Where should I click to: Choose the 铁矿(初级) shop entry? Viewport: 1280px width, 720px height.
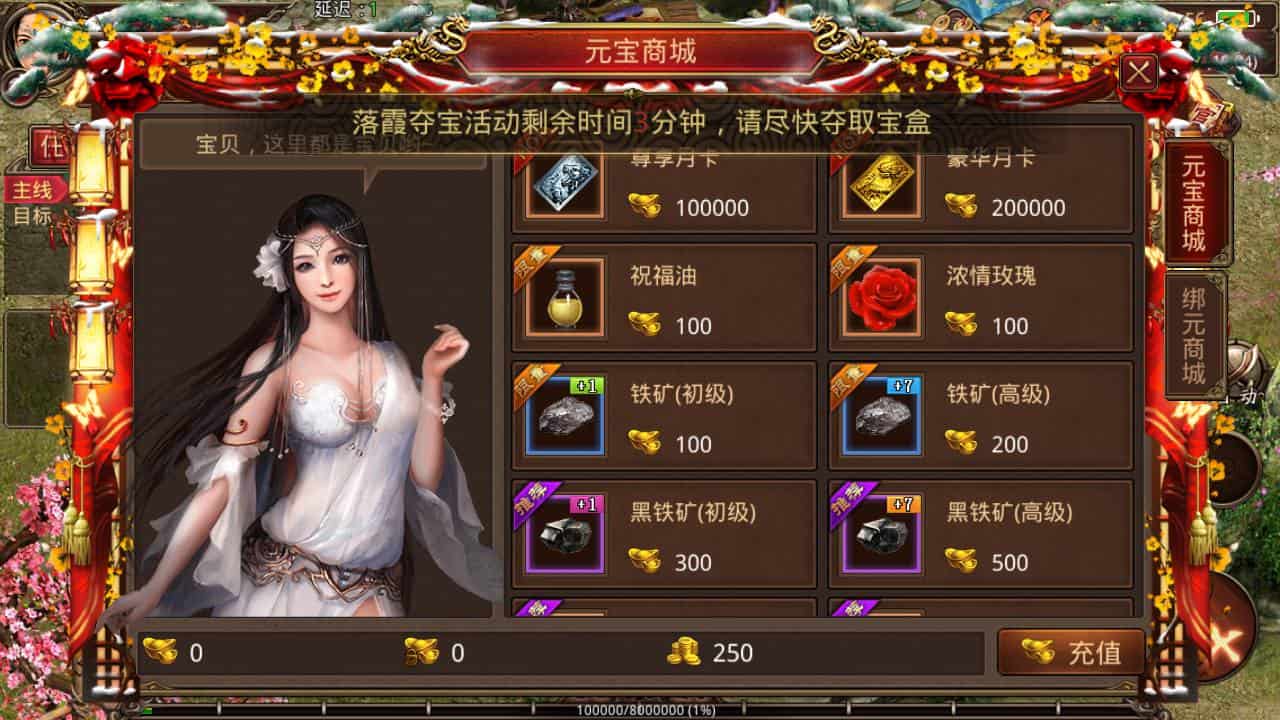coord(664,415)
